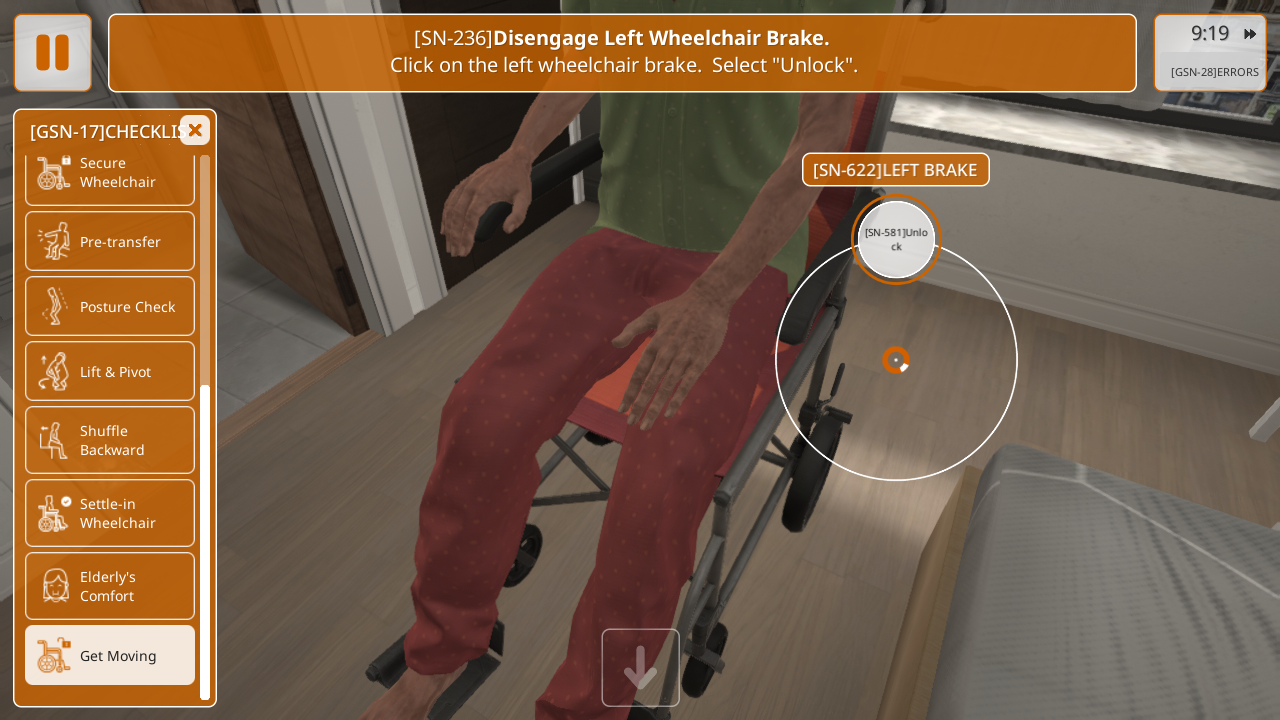Close the checklist panel

[195, 130]
